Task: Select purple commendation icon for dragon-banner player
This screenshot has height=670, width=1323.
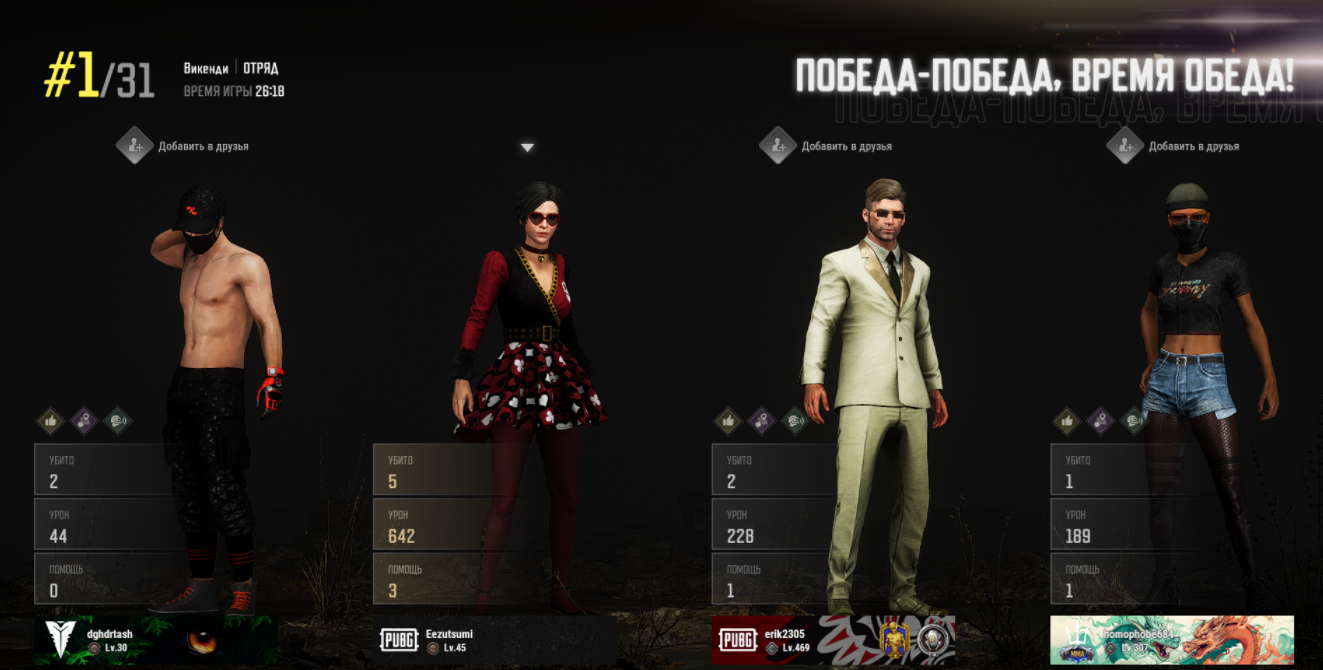Action: [1101, 421]
